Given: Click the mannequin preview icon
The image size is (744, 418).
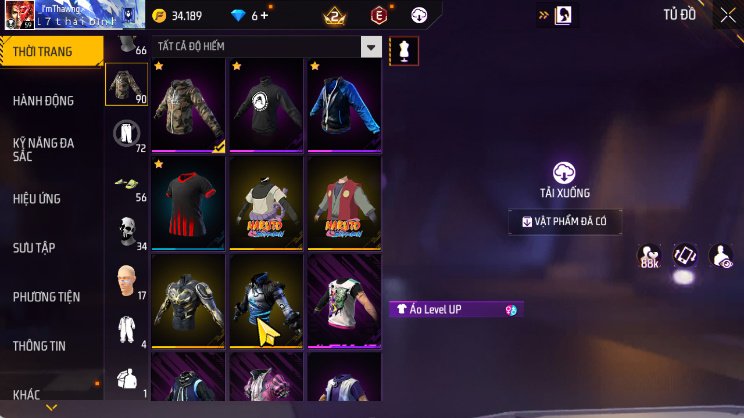Looking at the screenshot, I should 404,50.
